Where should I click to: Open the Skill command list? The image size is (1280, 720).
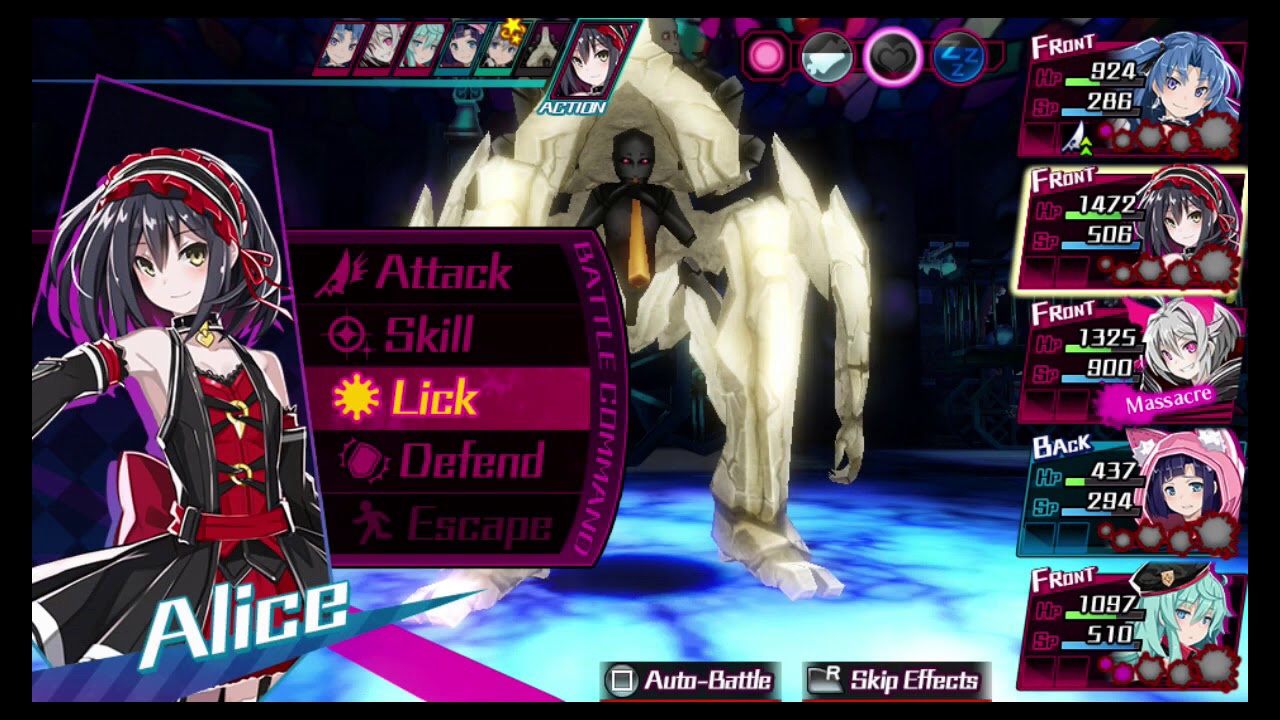(x=428, y=335)
